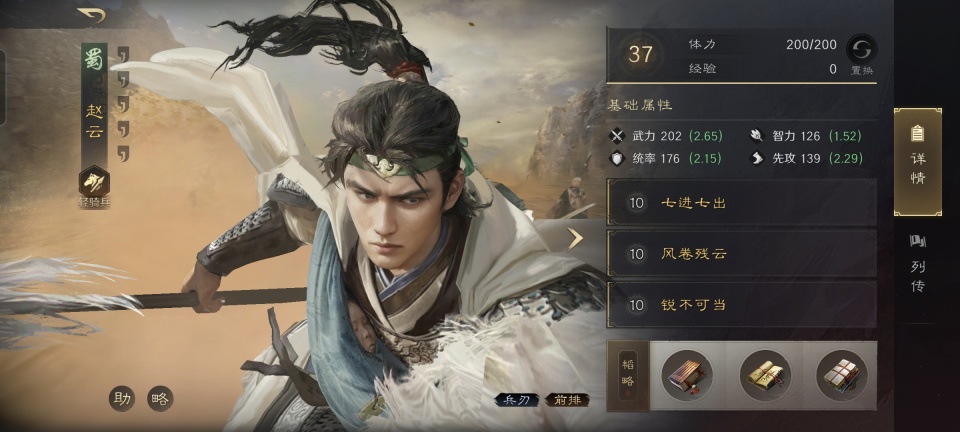View the 七进七出 skill
Viewport: 960px width, 432px height.
click(741, 203)
